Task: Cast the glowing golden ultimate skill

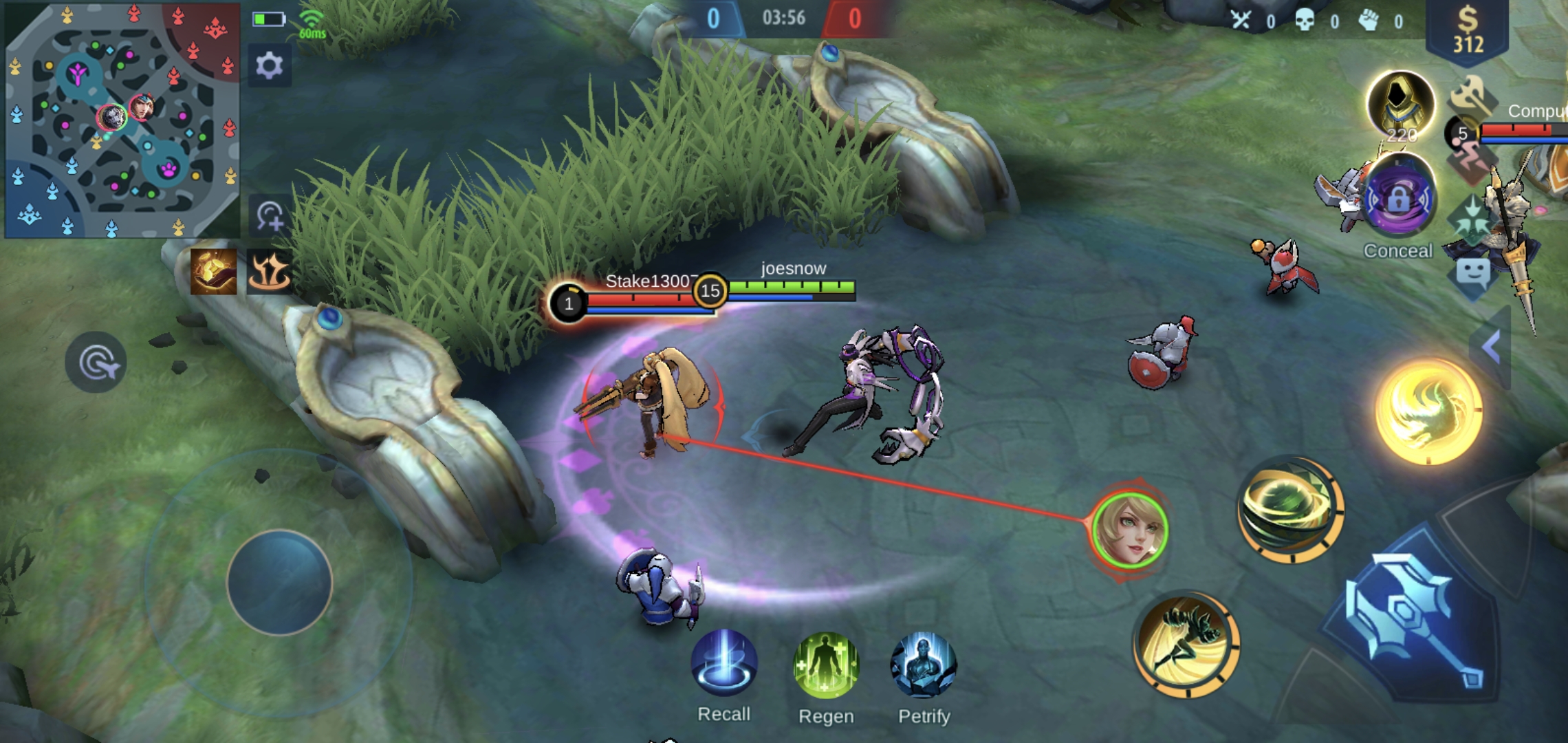Action: tap(1428, 411)
